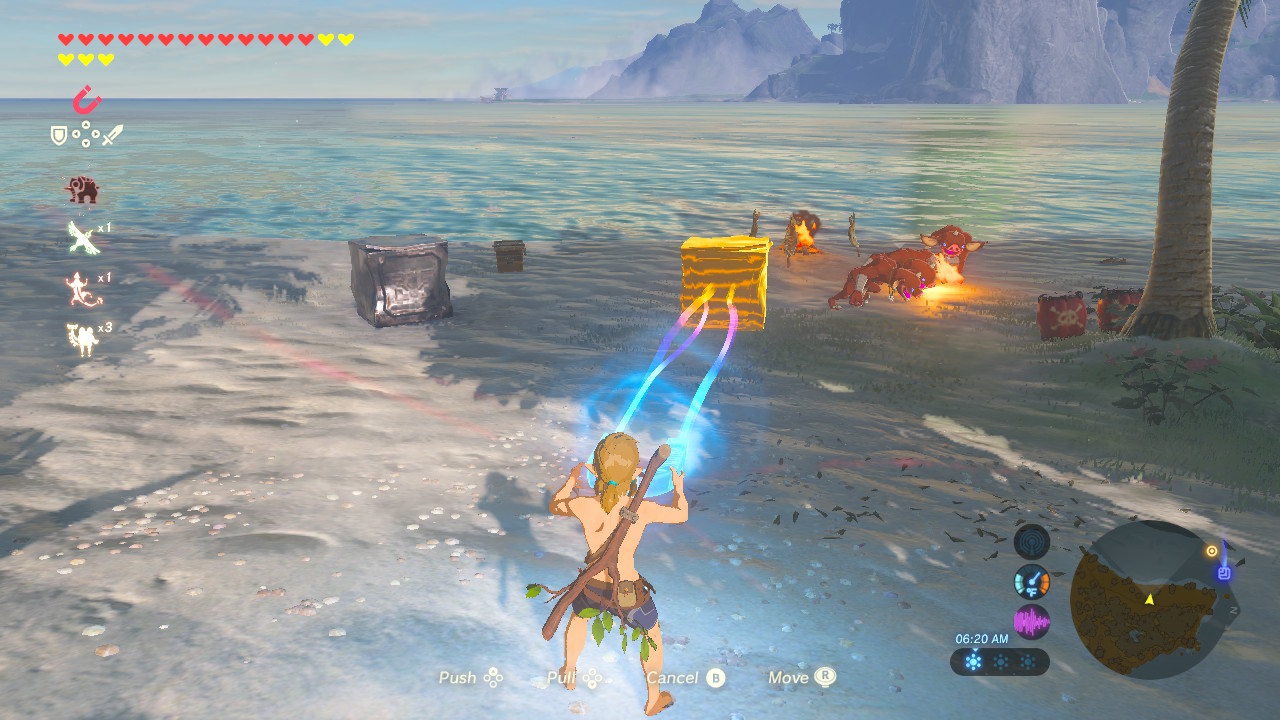
Task: Open the sword weapon quick-select icon
Action: point(112,135)
